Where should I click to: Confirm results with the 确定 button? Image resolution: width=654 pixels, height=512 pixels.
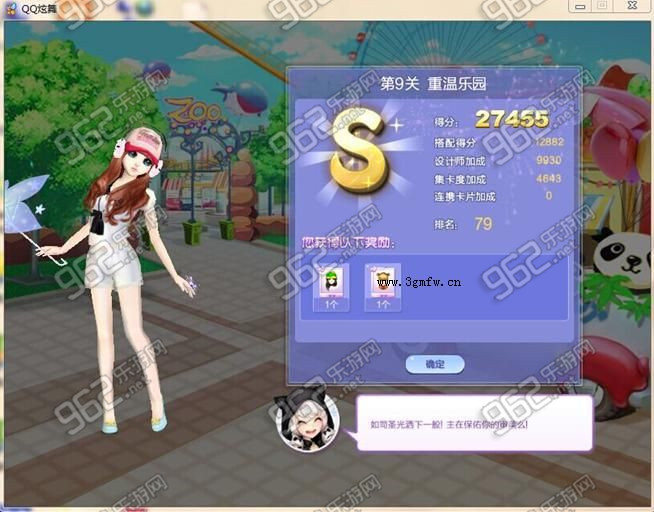[x=435, y=364]
